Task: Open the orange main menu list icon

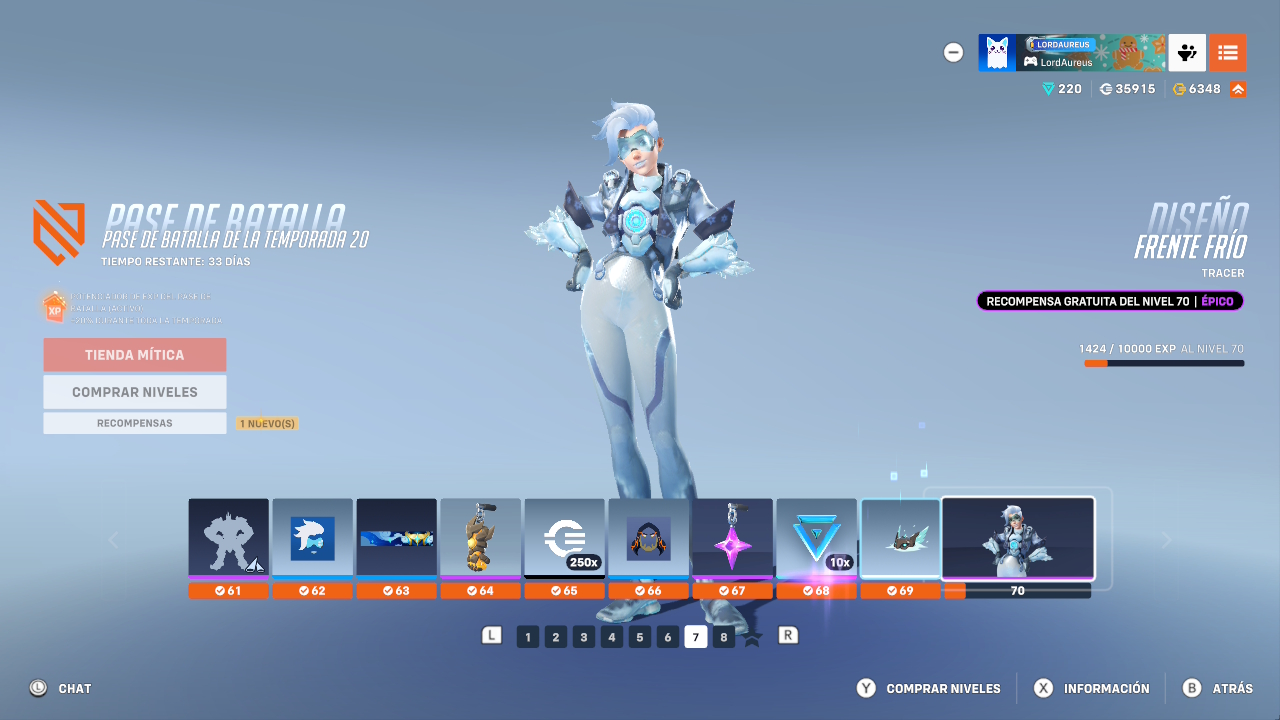Action: click(x=1228, y=52)
